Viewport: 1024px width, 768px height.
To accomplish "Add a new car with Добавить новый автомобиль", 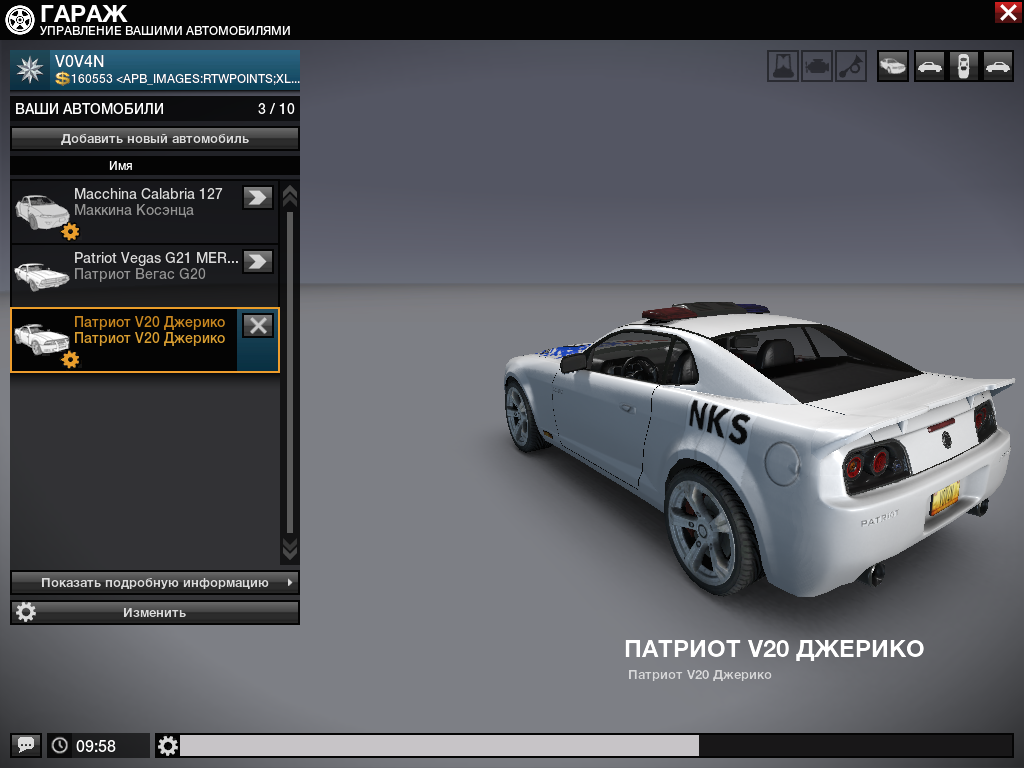I will pos(155,139).
